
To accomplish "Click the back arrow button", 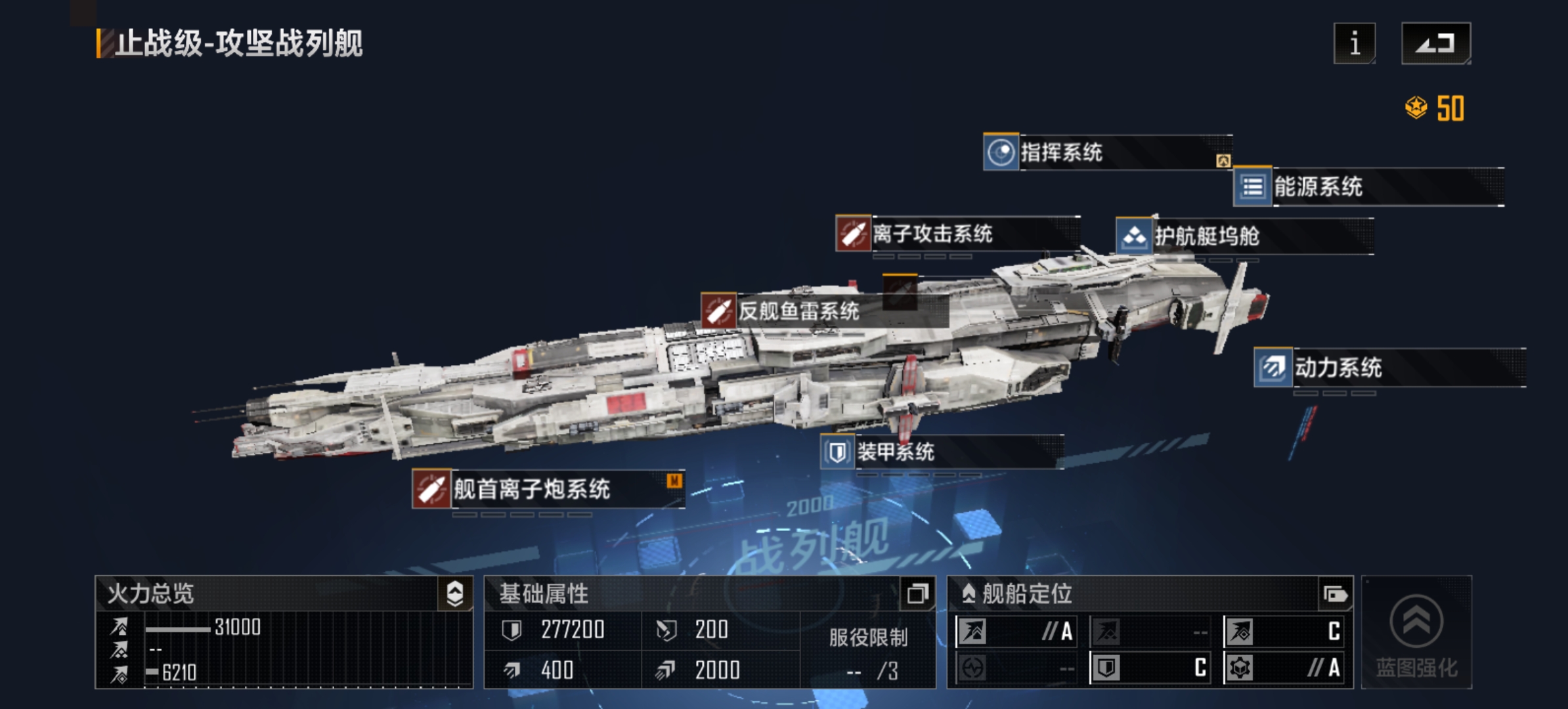I will click(x=1435, y=43).
